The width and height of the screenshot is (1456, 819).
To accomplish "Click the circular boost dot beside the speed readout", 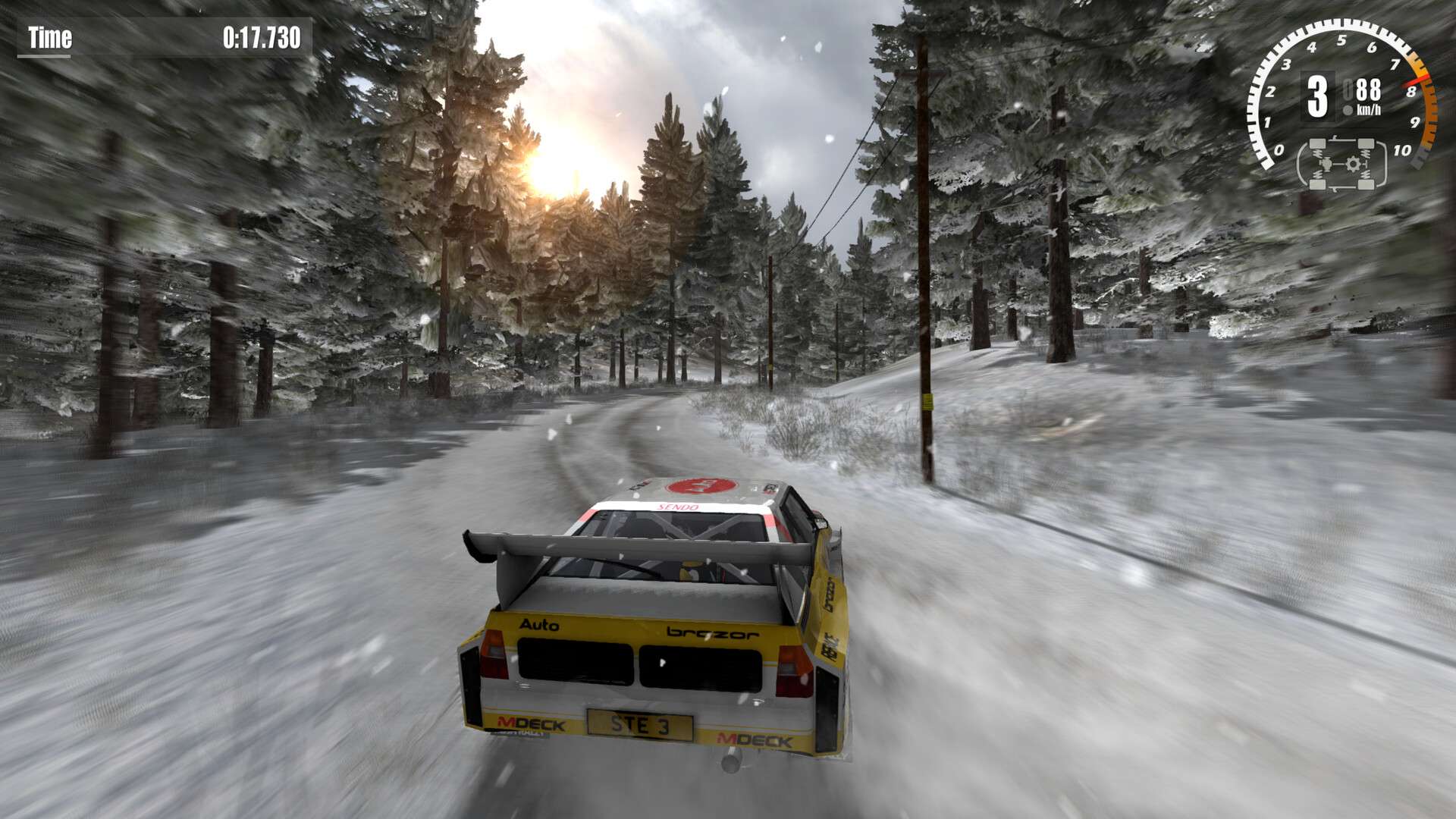I will tap(1348, 109).
